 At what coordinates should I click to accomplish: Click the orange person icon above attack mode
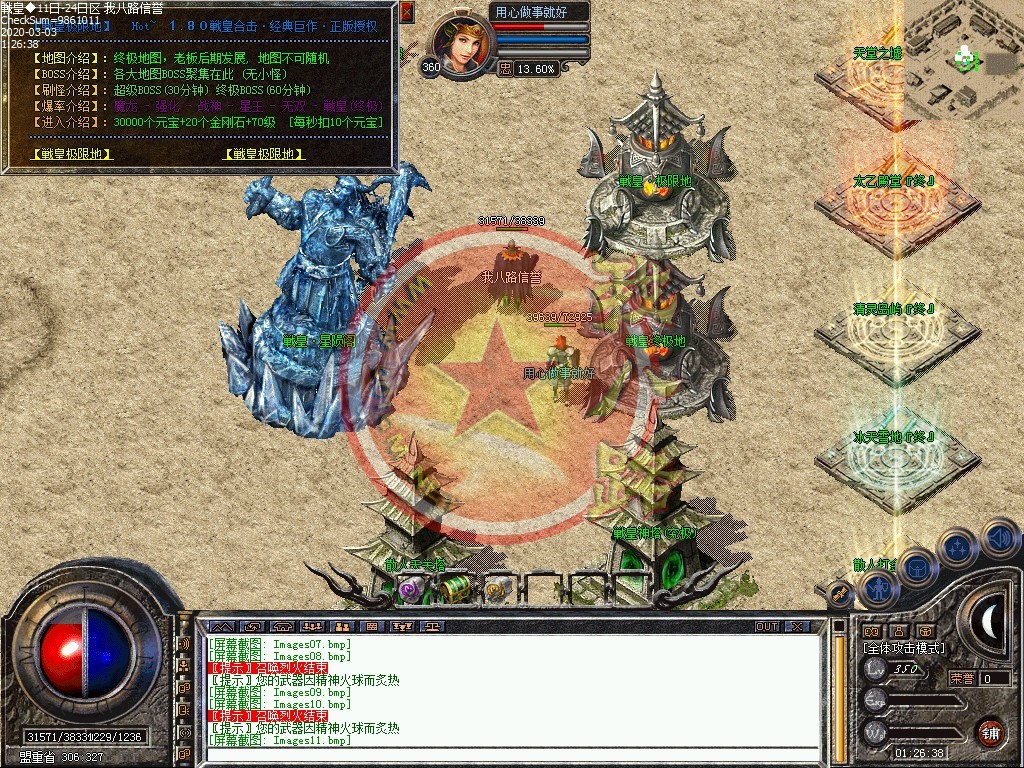click(x=897, y=631)
